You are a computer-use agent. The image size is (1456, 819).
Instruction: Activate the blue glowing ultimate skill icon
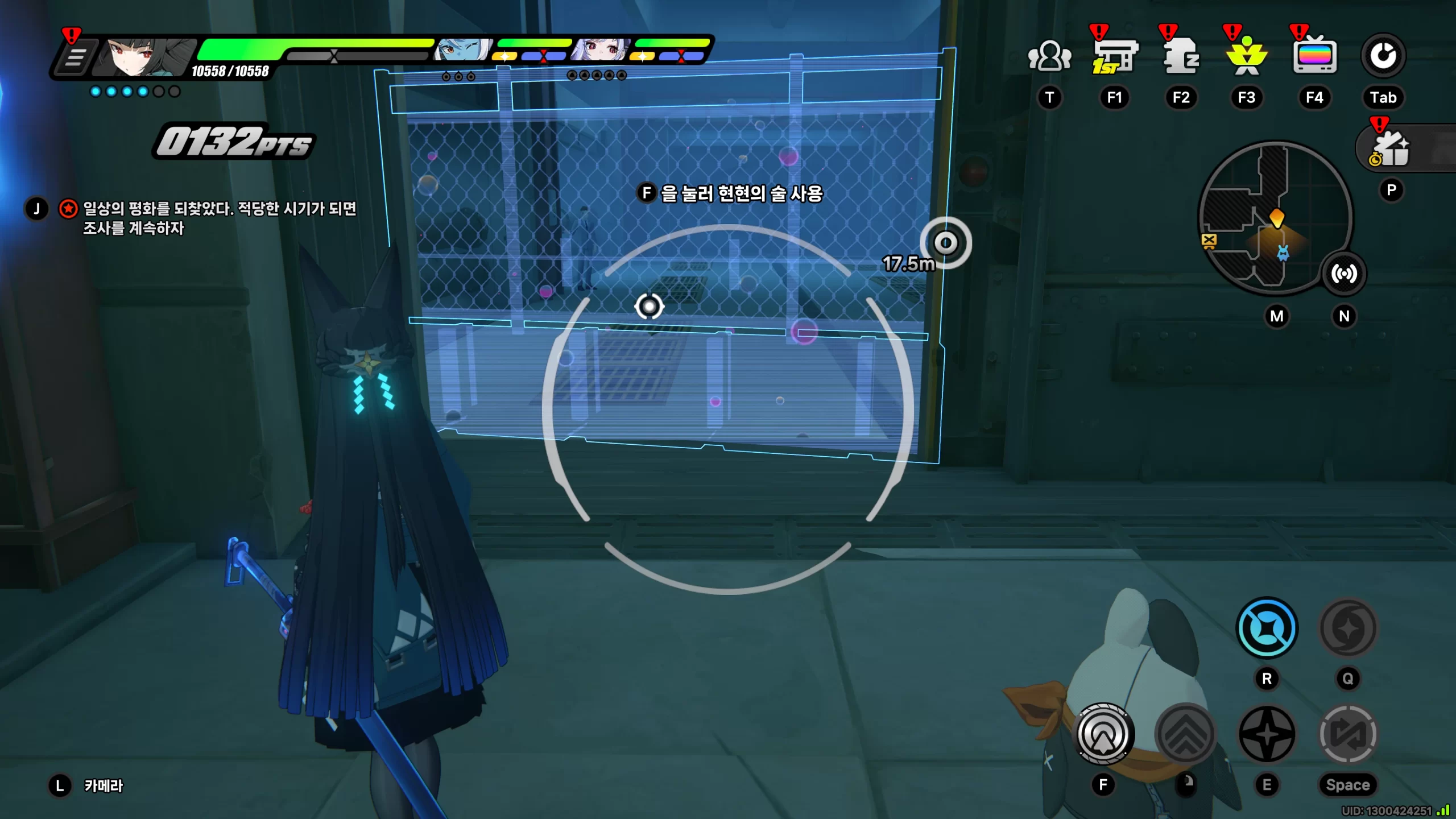point(1267,628)
